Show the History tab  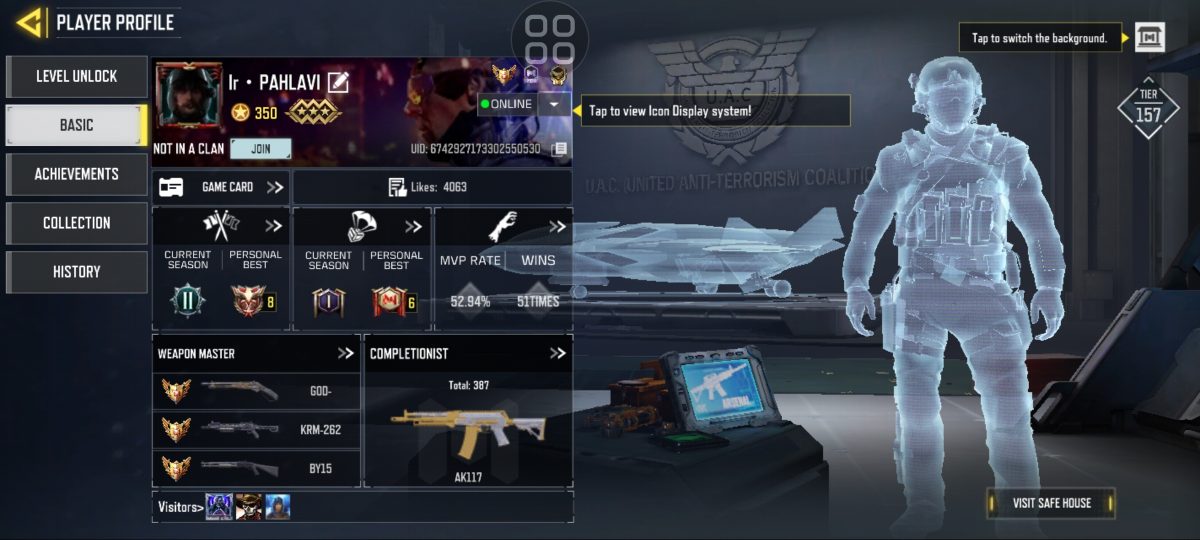coord(77,272)
